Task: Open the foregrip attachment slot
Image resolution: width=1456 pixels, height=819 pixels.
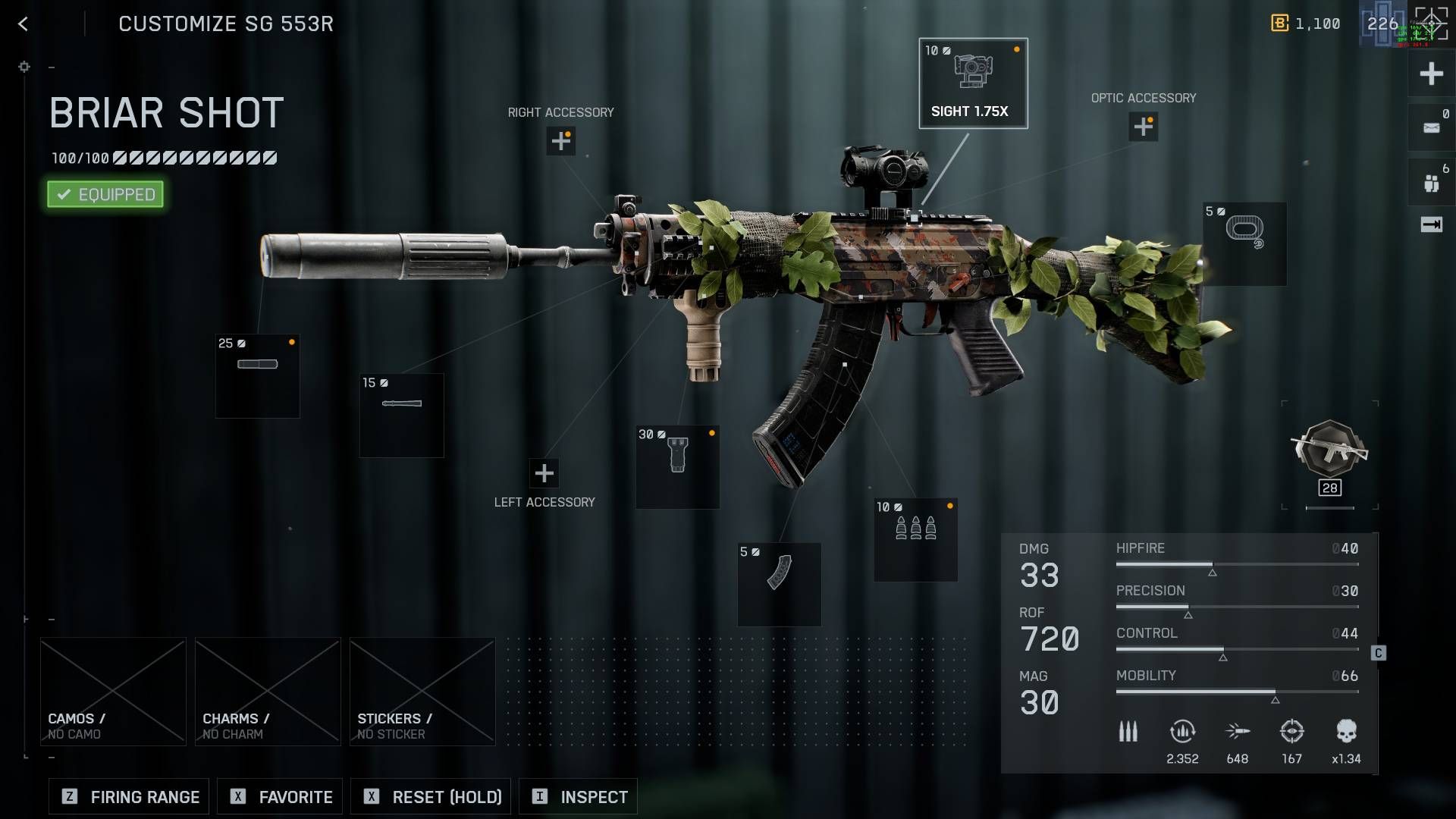Action: pos(677,466)
